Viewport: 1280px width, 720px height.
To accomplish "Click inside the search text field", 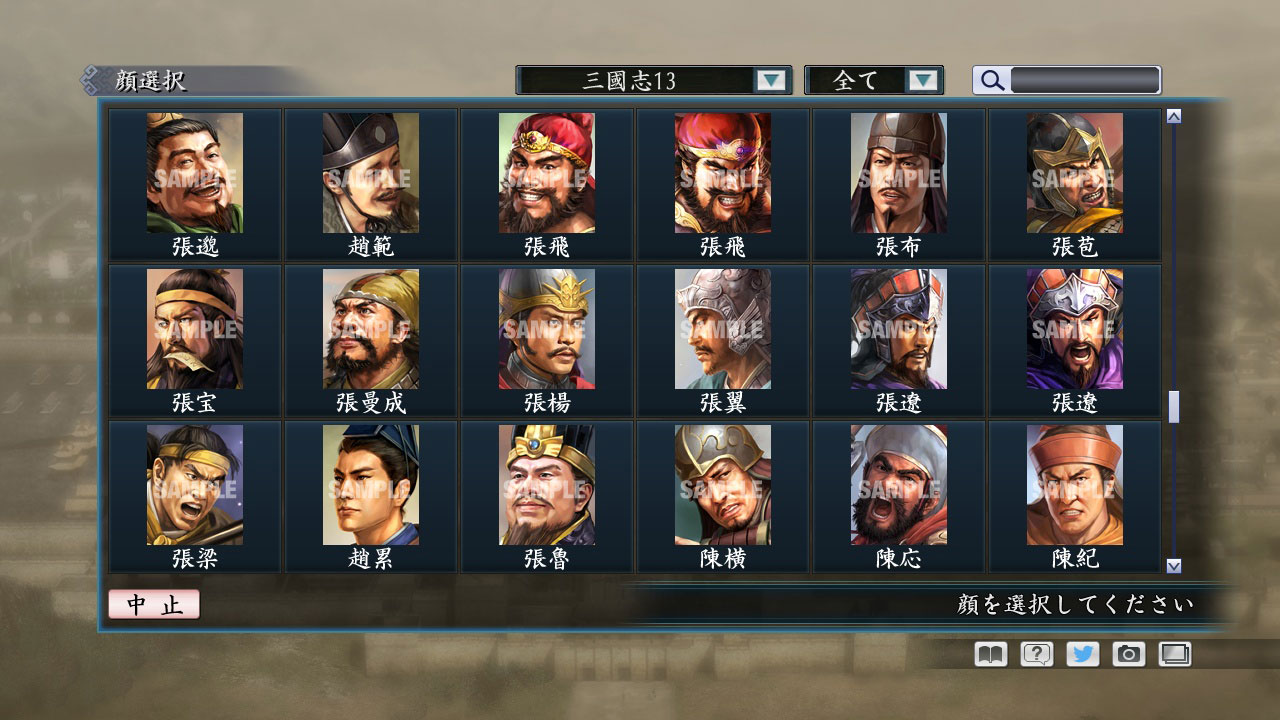I will [1085, 80].
